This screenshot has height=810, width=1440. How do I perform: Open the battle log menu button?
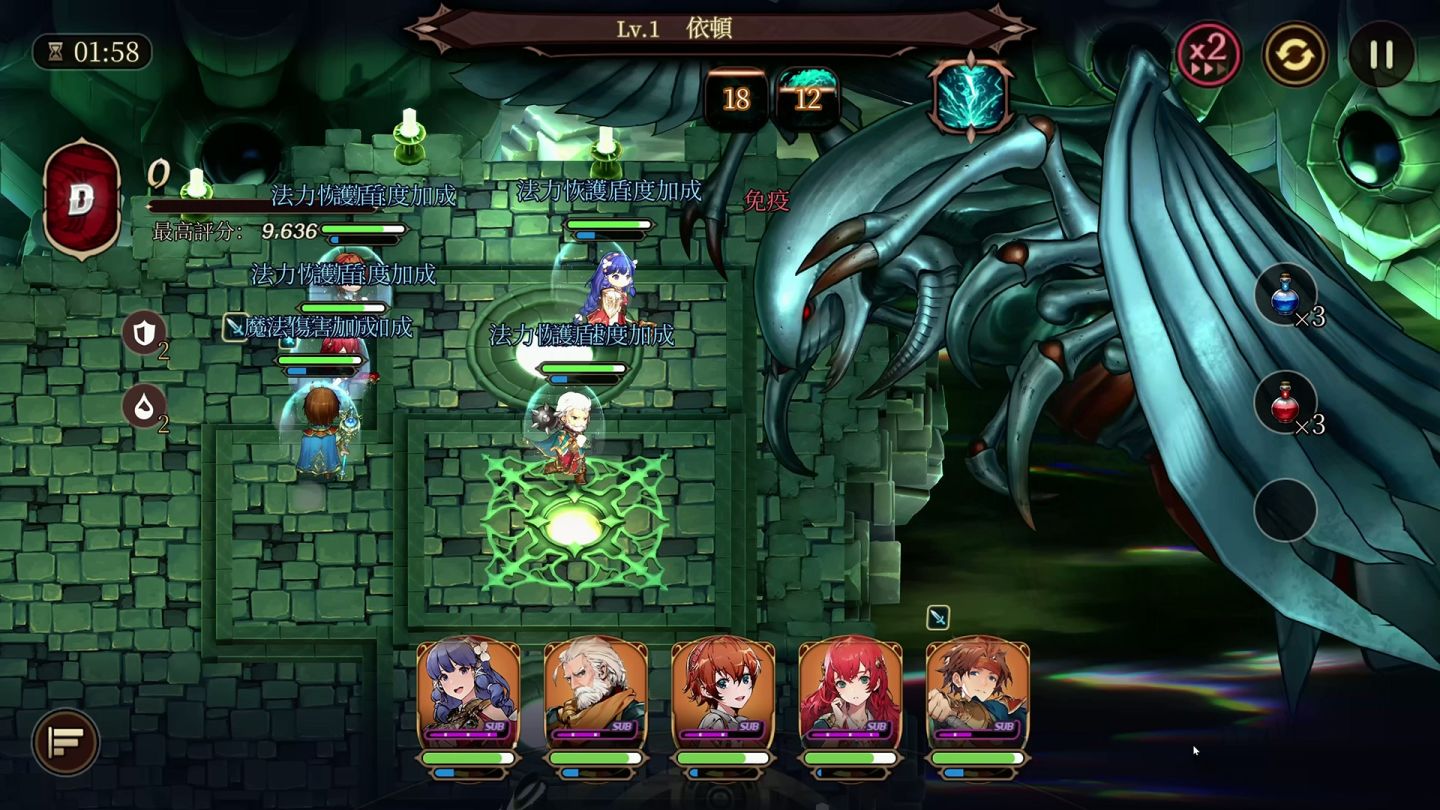(x=66, y=741)
